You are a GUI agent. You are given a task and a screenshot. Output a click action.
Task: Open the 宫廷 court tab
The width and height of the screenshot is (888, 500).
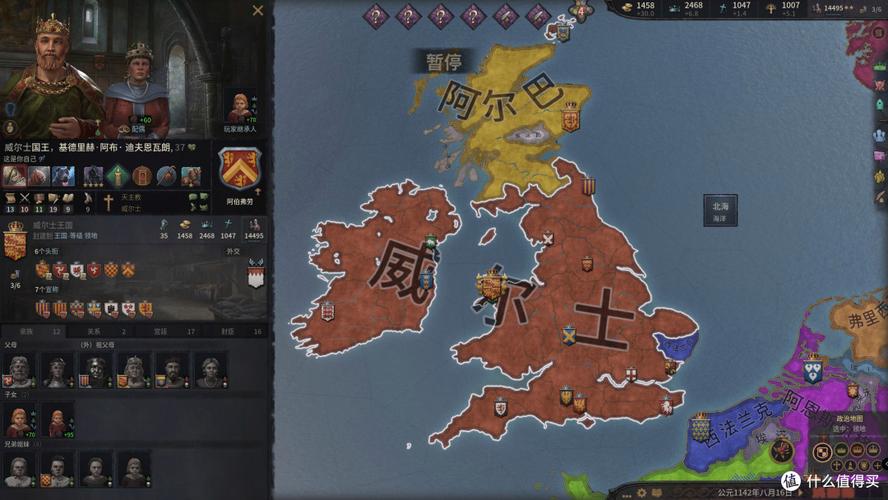[x=160, y=331]
